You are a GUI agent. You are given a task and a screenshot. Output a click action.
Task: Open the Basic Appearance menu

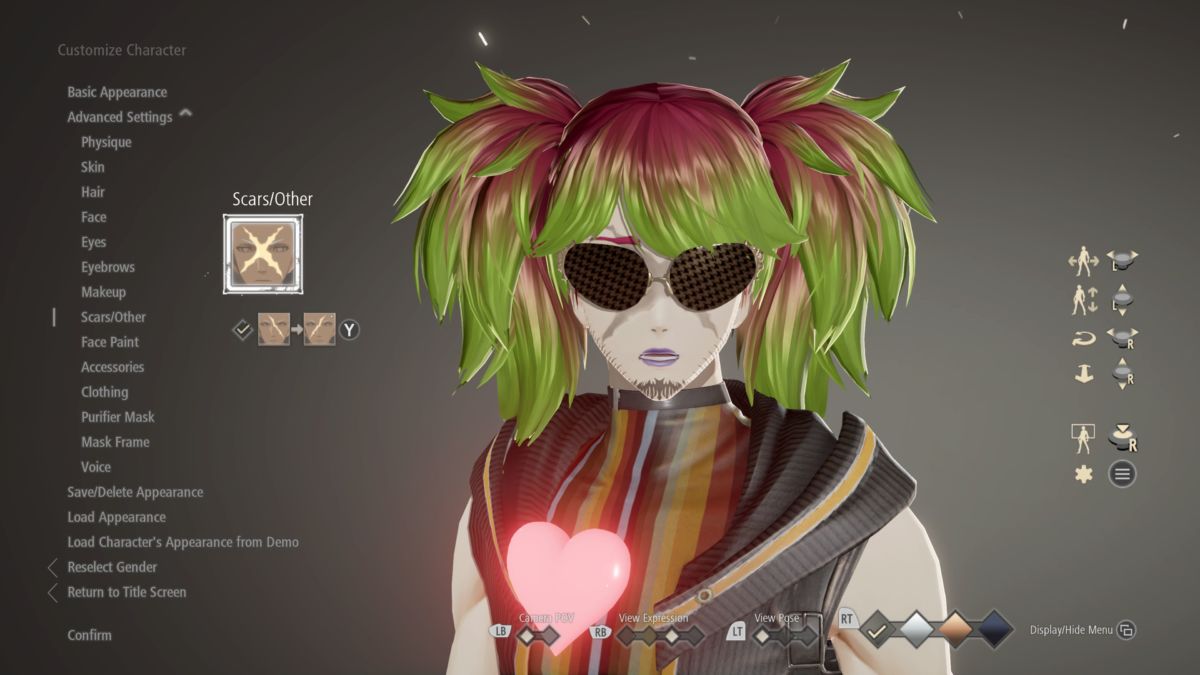point(117,92)
